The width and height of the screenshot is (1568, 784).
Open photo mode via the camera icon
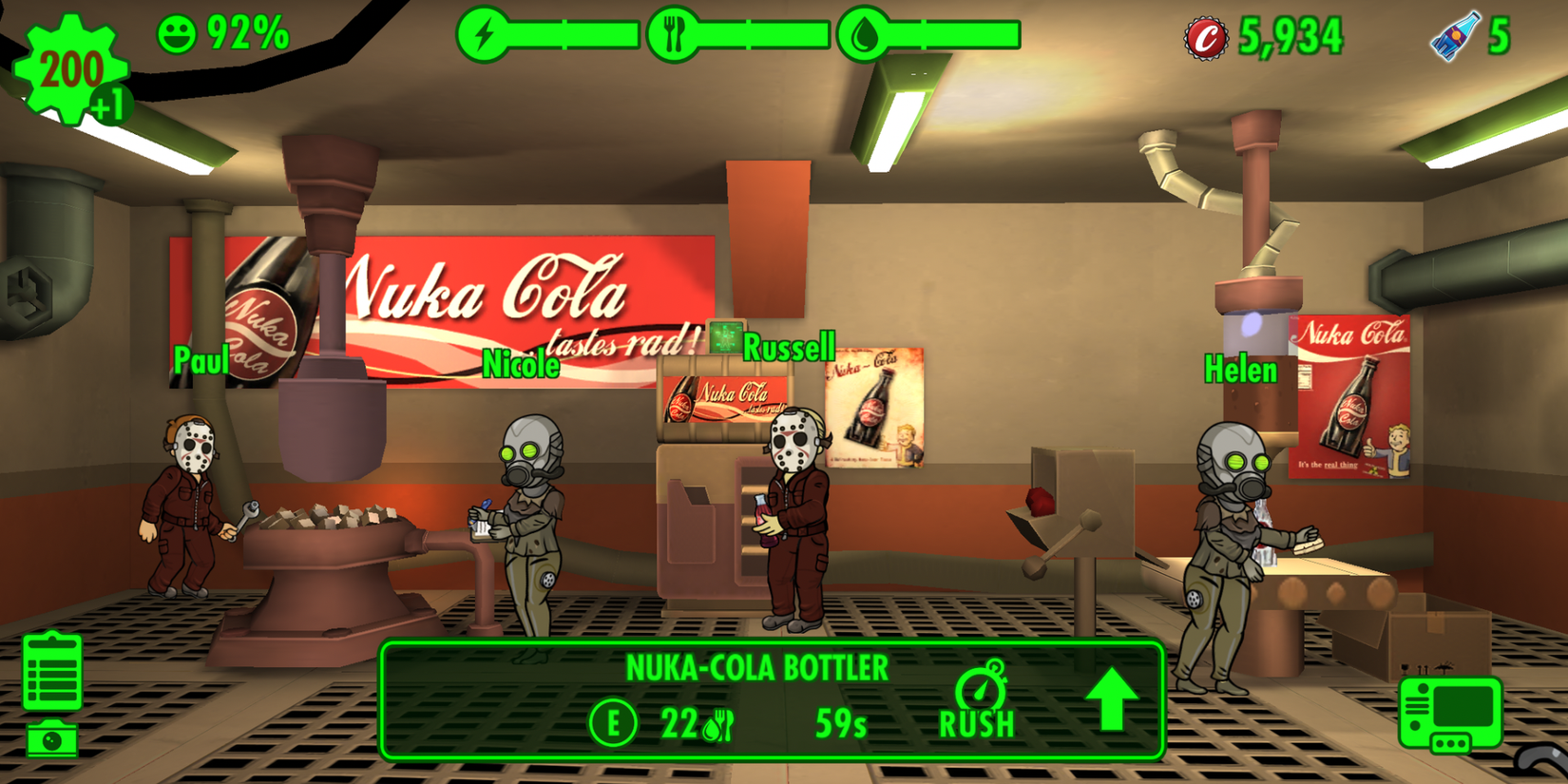point(54,736)
